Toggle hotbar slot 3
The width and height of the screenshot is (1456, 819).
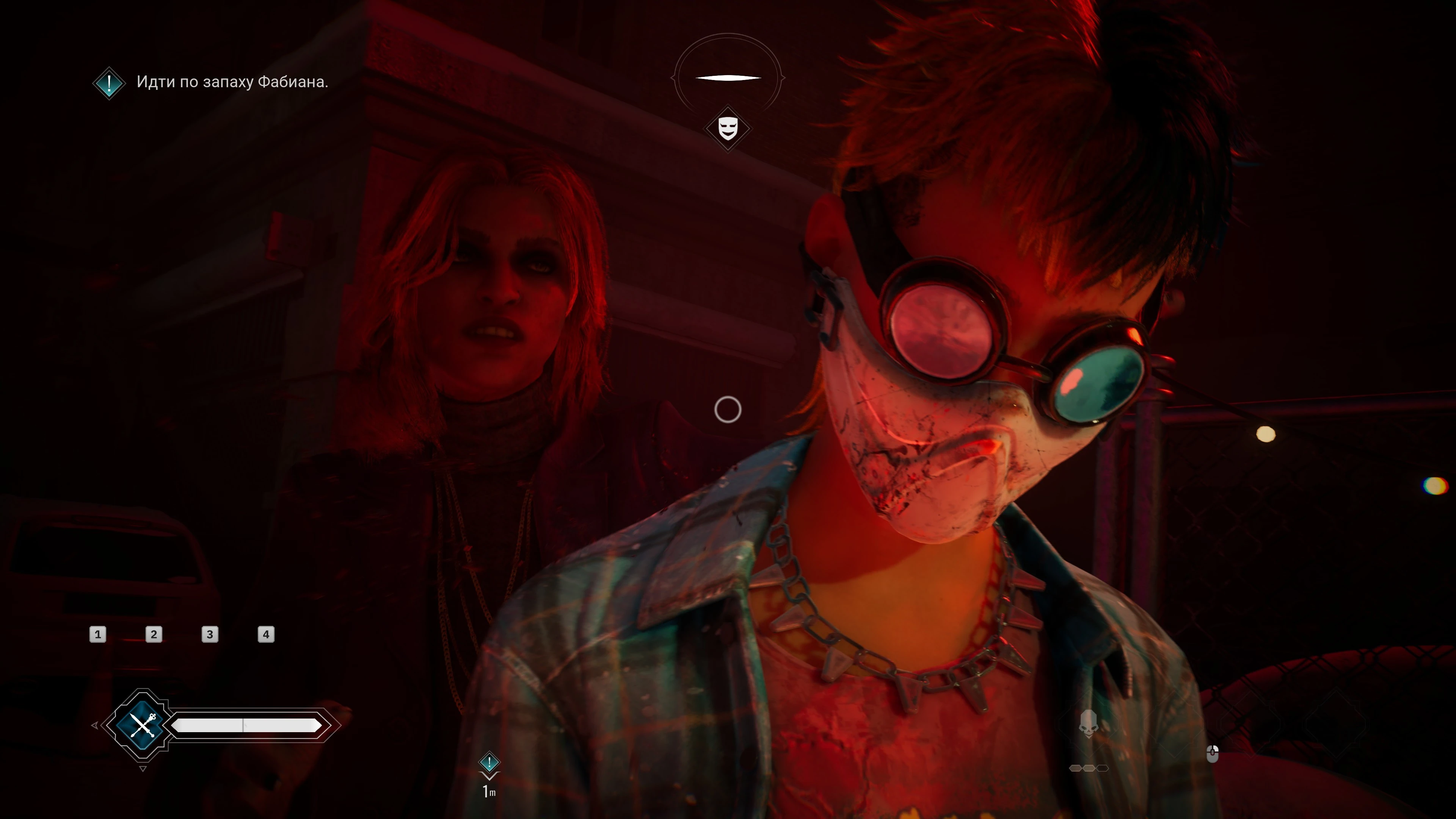point(210,635)
